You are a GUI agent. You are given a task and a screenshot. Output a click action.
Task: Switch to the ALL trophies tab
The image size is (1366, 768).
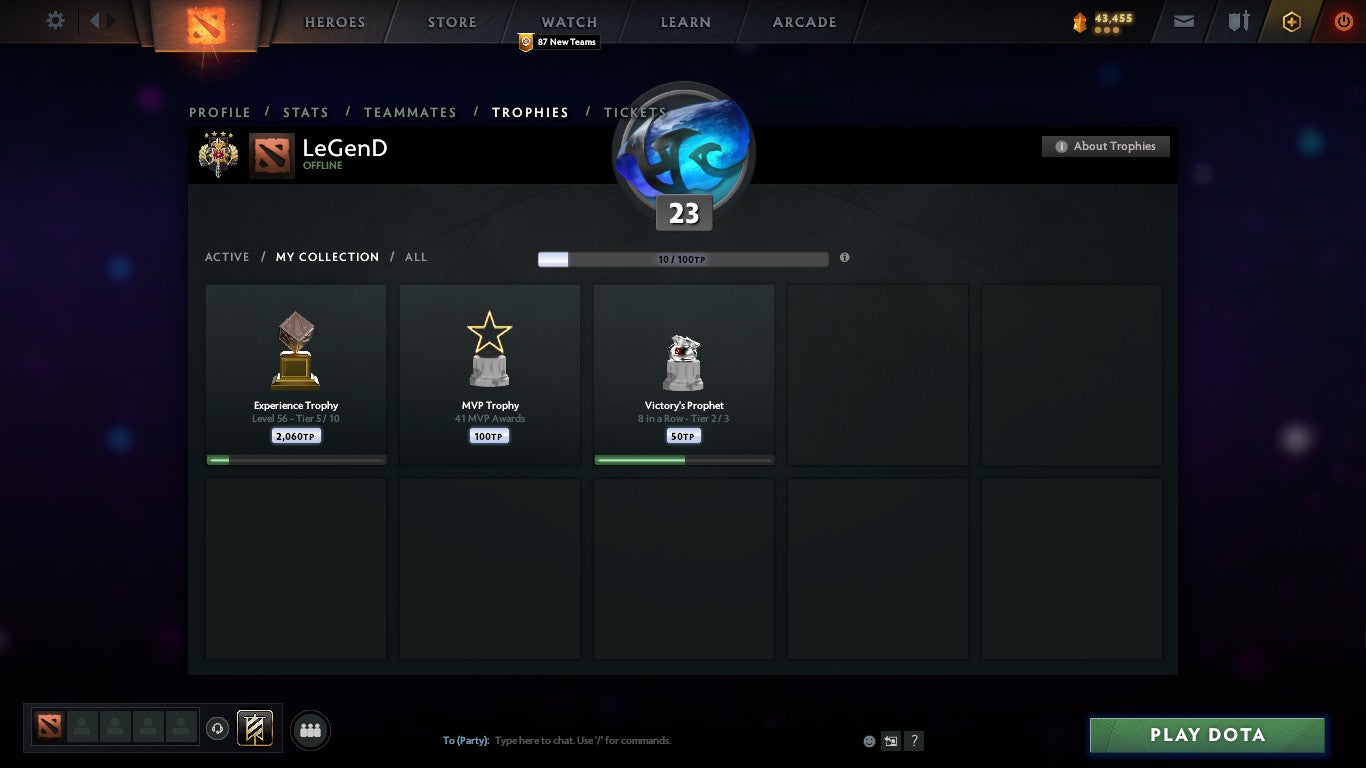click(415, 257)
